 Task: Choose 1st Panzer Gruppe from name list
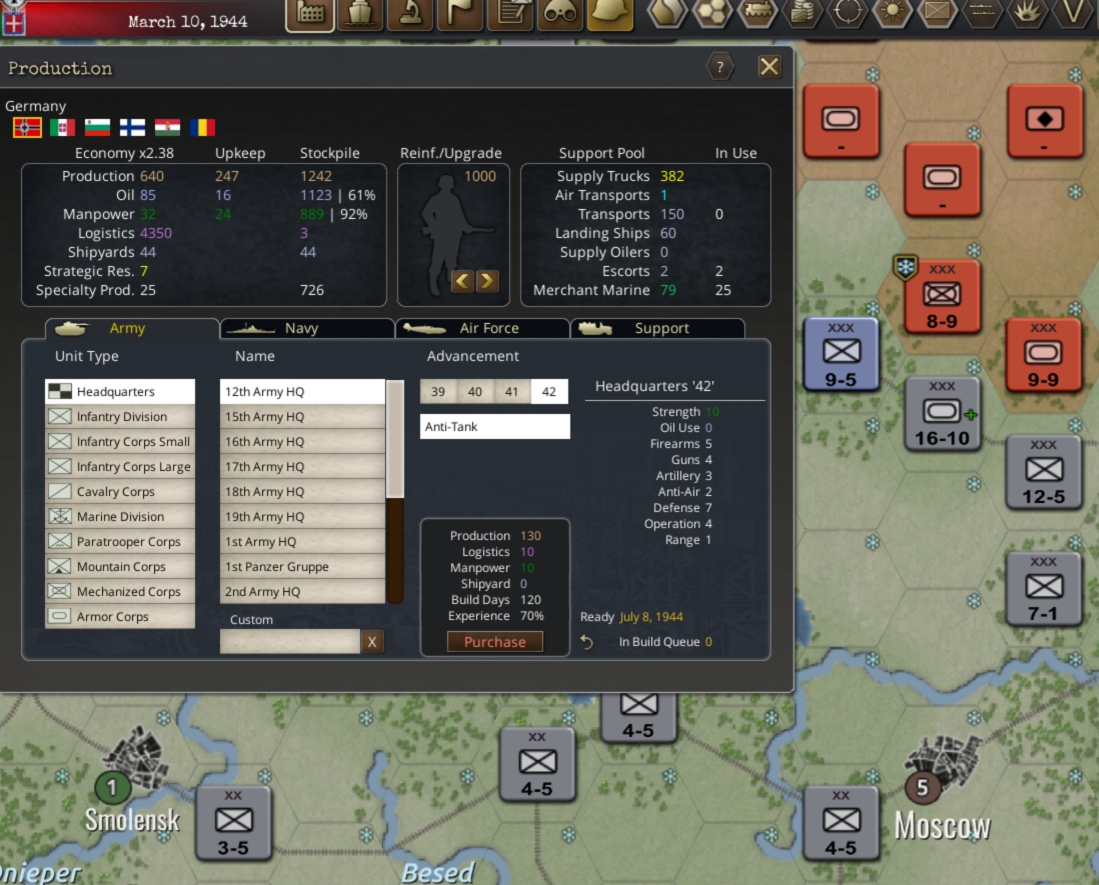[302, 567]
